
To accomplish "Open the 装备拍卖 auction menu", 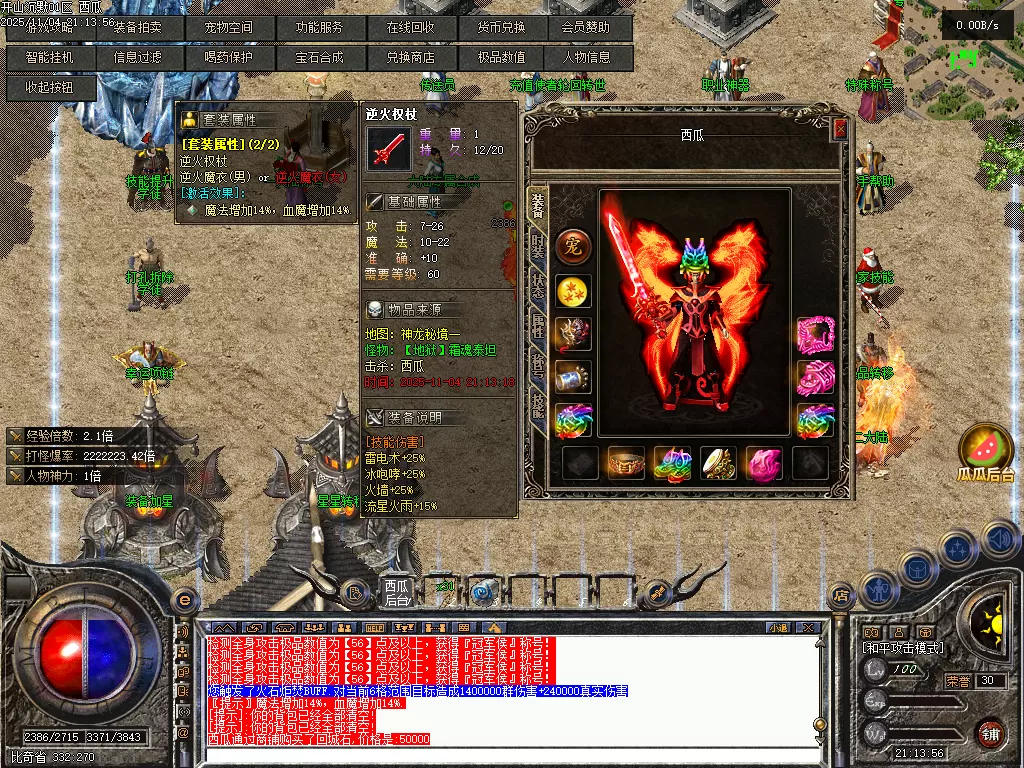I will pyautogui.click(x=138, y=28).
